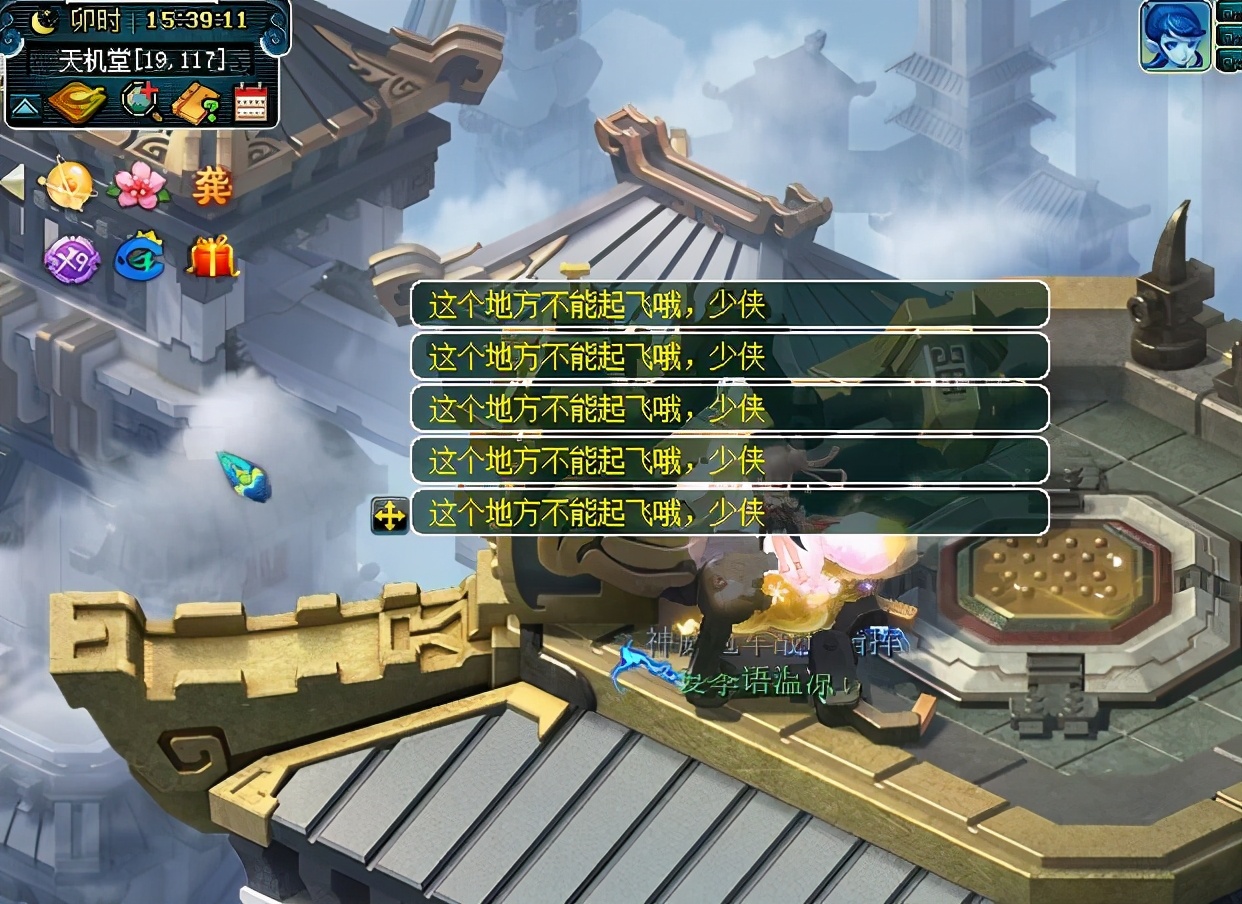Click the white left-arrow to collapse icons
Viewport: 1242px width, 904px height.
[x=12, y=184]
